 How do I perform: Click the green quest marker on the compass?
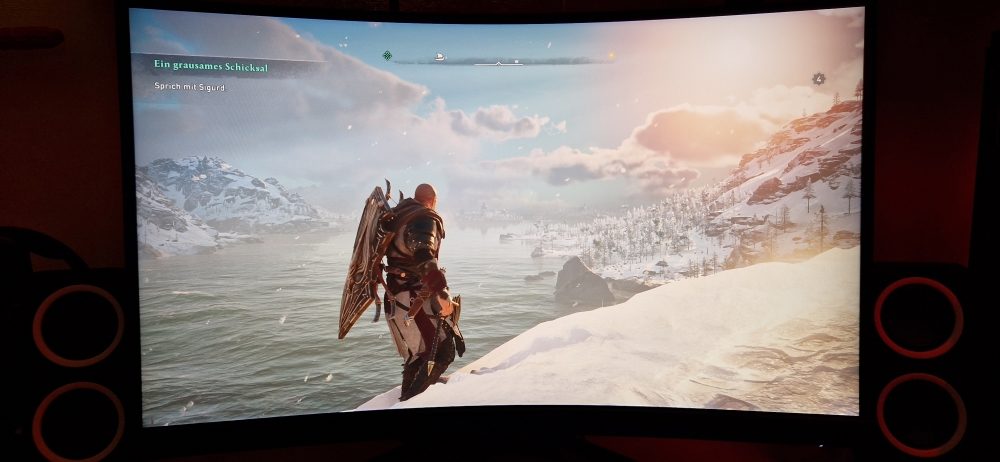(x=387, y=55)
